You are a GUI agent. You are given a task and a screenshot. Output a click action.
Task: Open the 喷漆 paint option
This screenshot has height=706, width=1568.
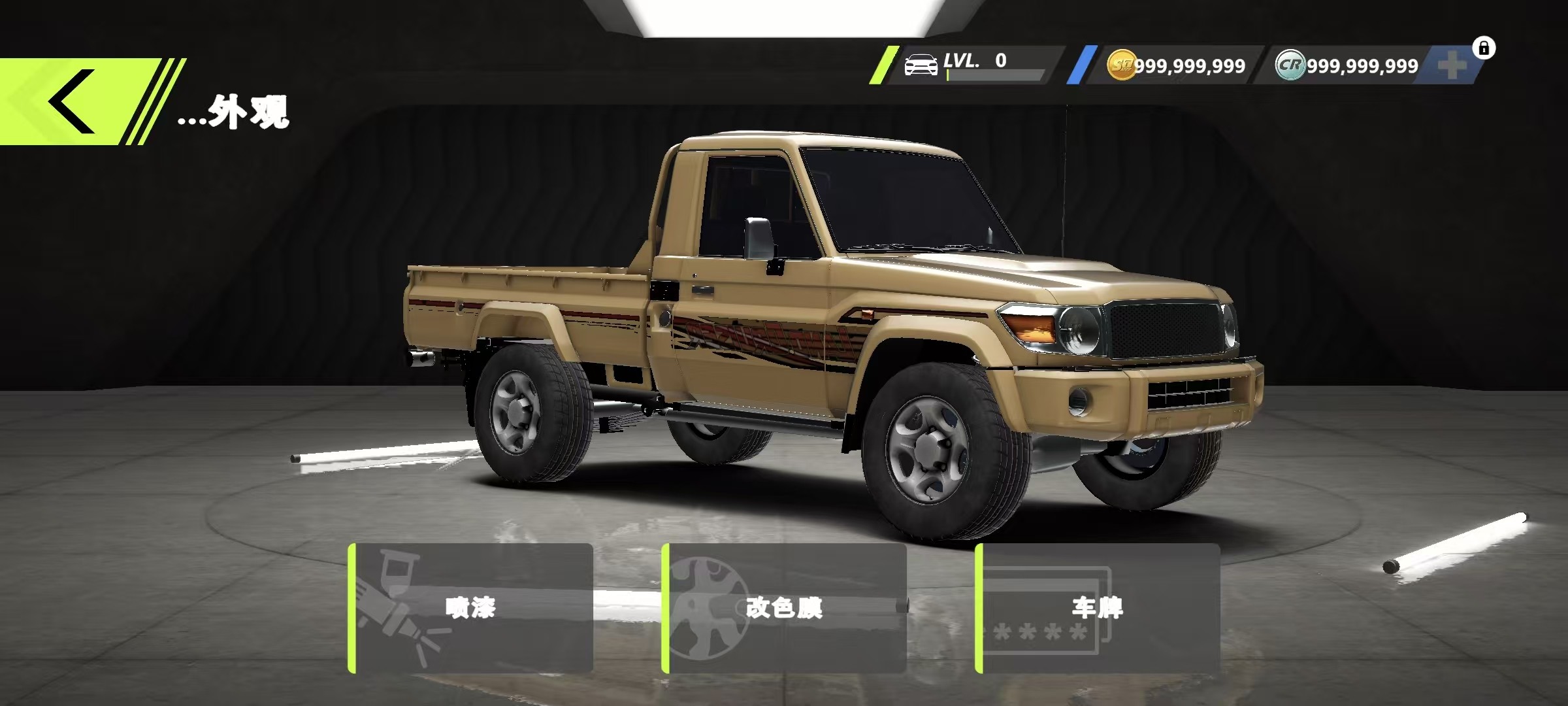point(471,608)
